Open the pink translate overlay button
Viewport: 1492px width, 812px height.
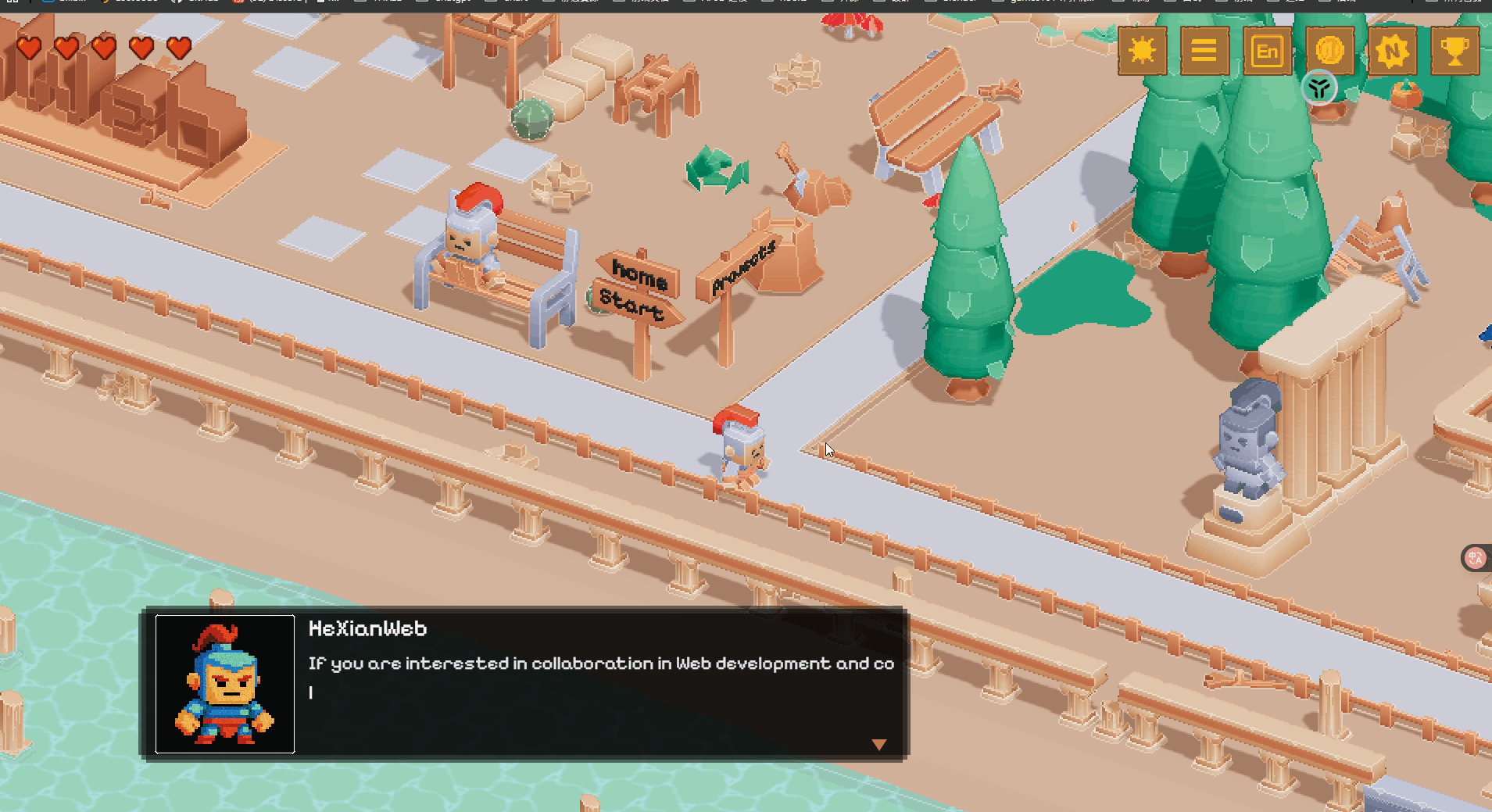tap(1476, 558)
